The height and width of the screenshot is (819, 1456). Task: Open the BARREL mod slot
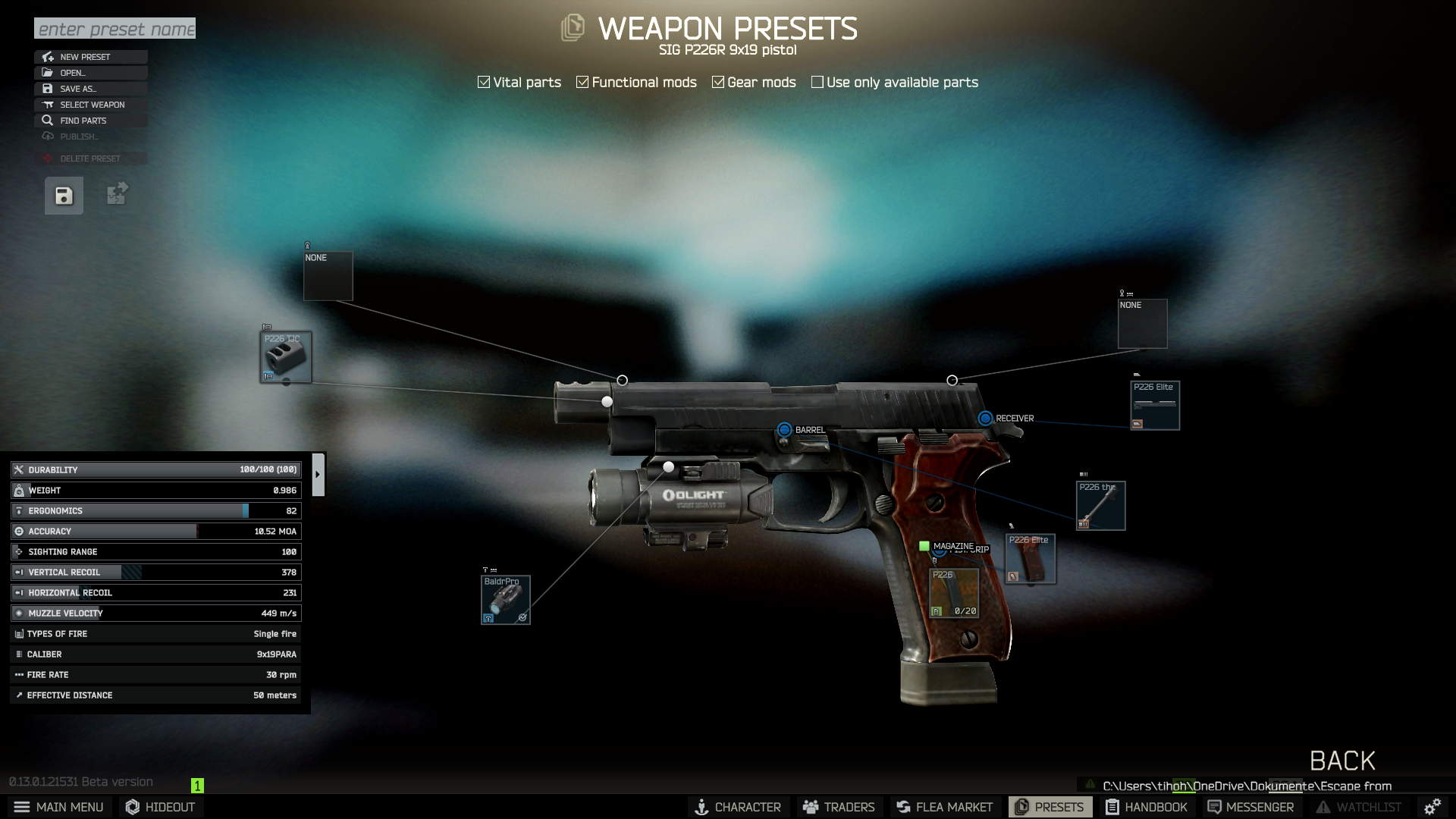[784, 429]
